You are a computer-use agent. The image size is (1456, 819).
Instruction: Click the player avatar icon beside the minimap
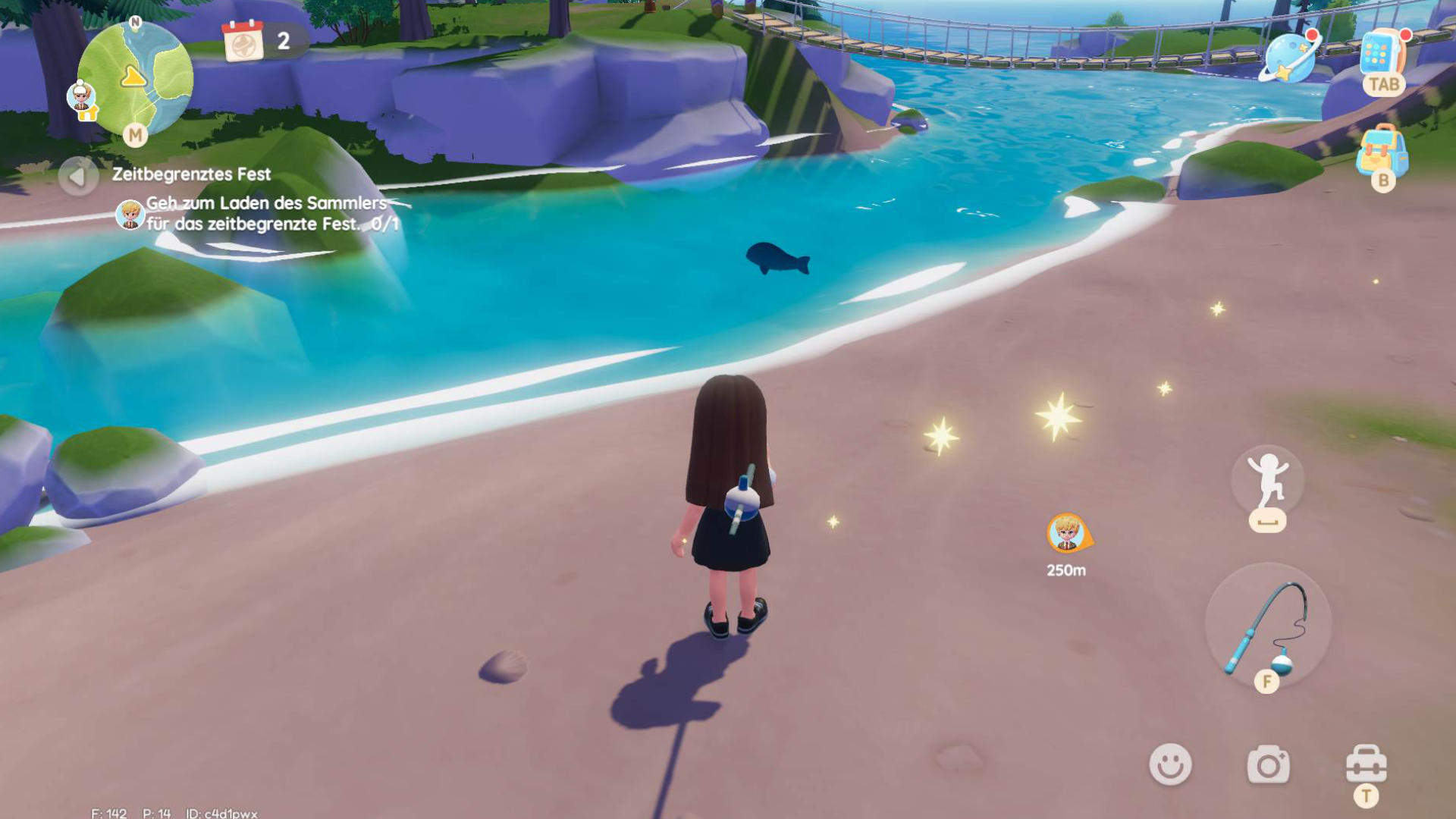click(x=81, y=97)
